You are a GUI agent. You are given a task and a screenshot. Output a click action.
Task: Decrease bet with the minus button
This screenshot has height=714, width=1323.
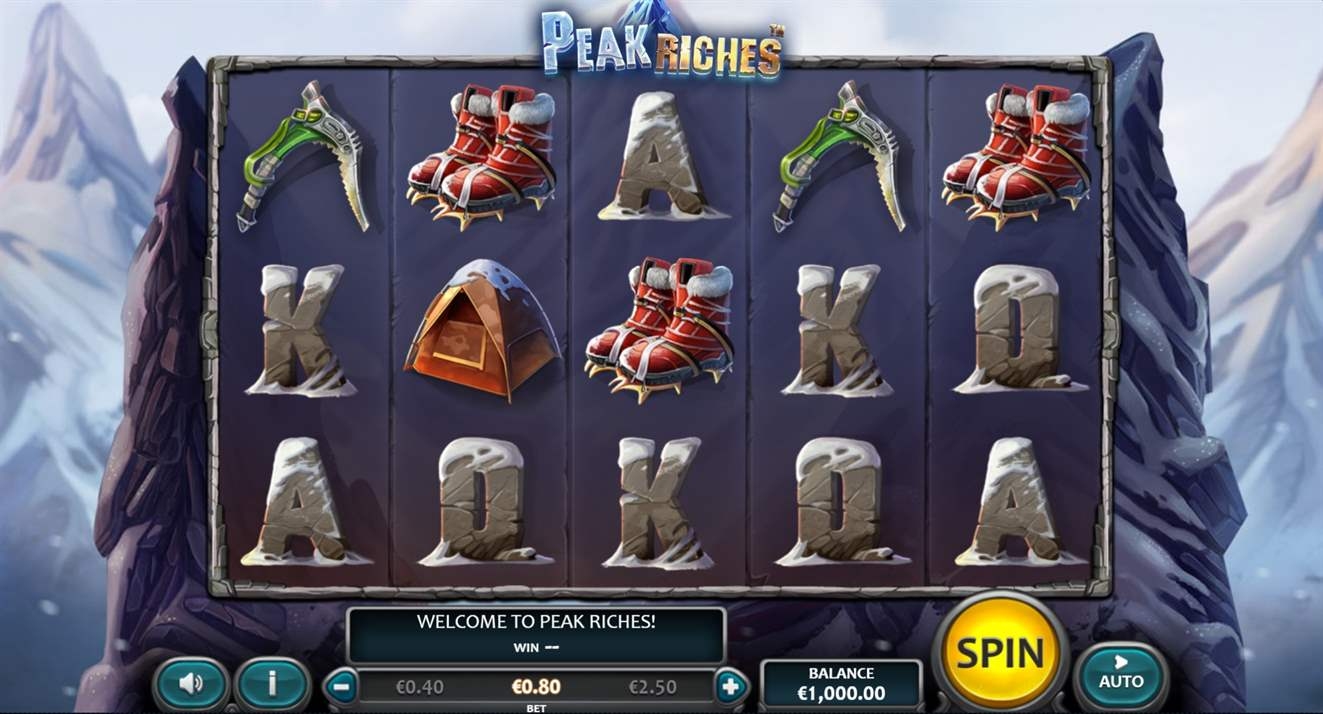(342, 687)
